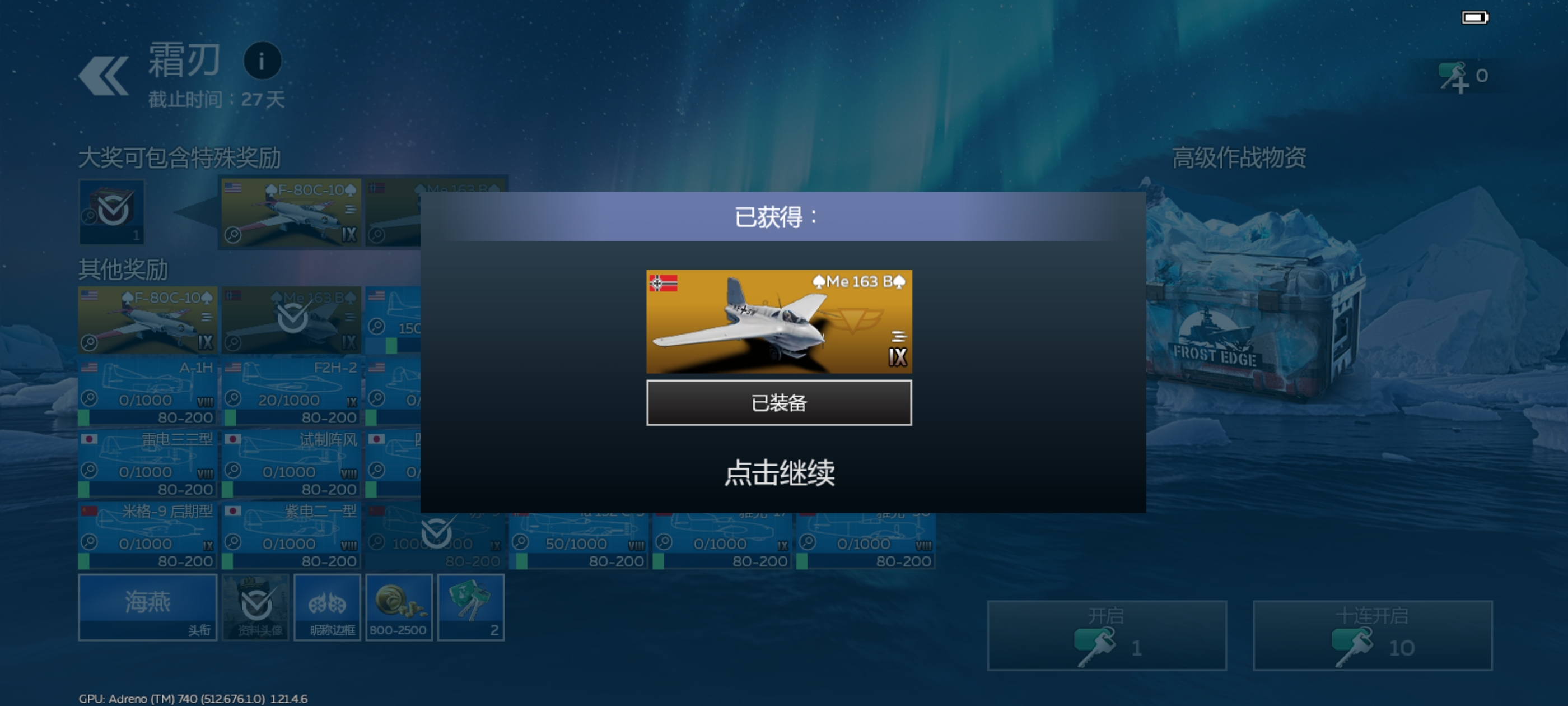Open the 昵称边框 nickname frame reward icon
The image size is (1568, 706).
click(328, 607)
